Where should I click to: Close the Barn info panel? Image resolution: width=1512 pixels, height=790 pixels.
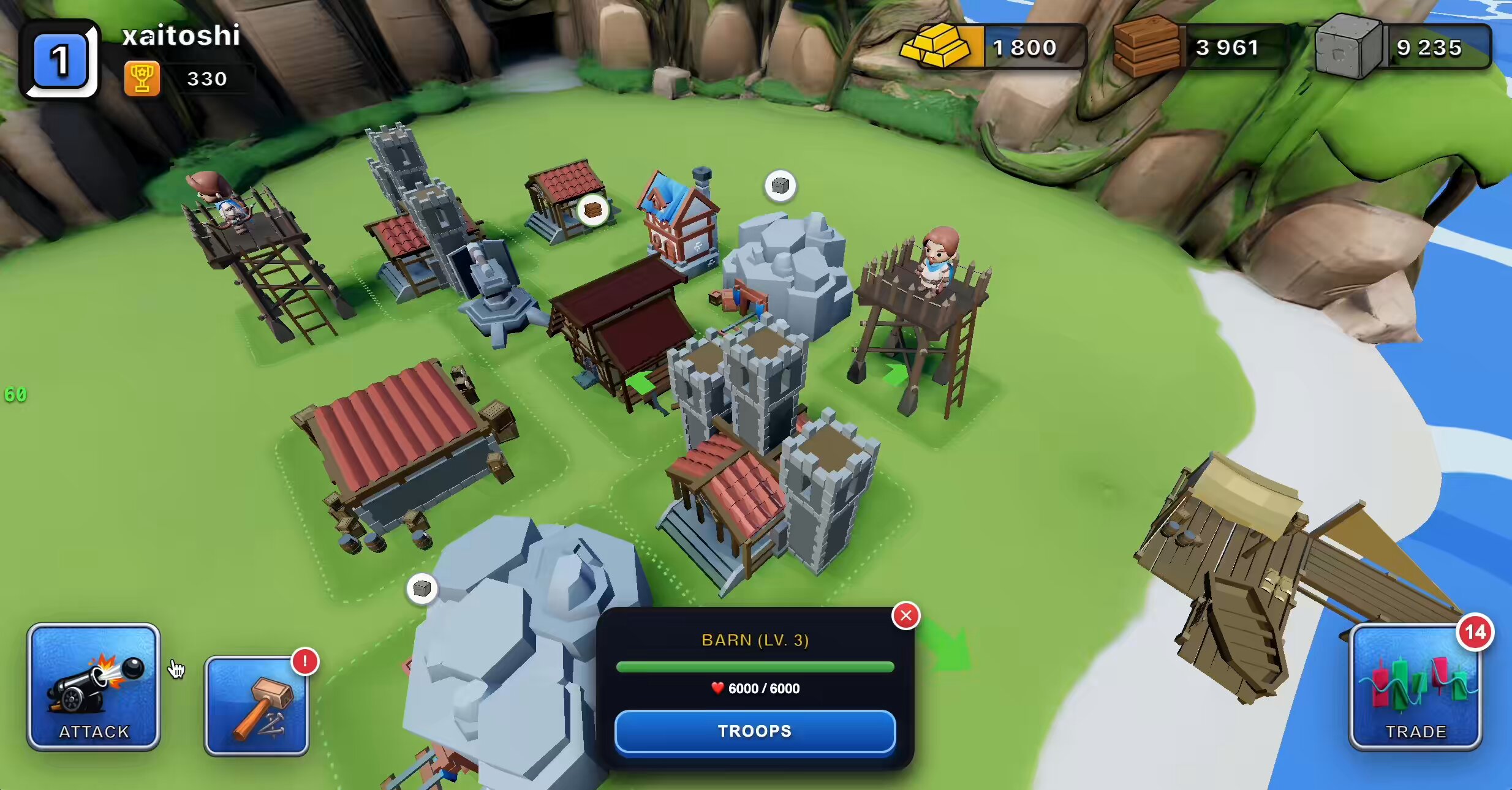click(906, 615)
